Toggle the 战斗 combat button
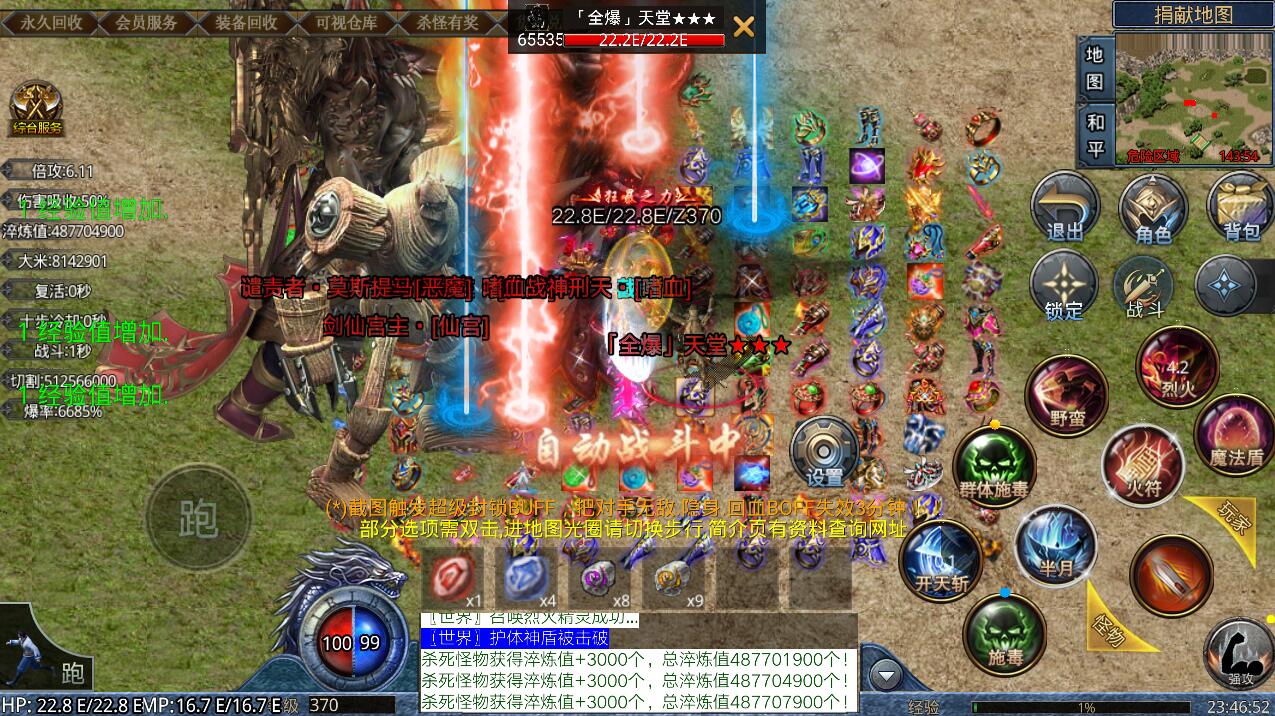The width and height of the screenshot is (1275, 716). click(1144, 287)
